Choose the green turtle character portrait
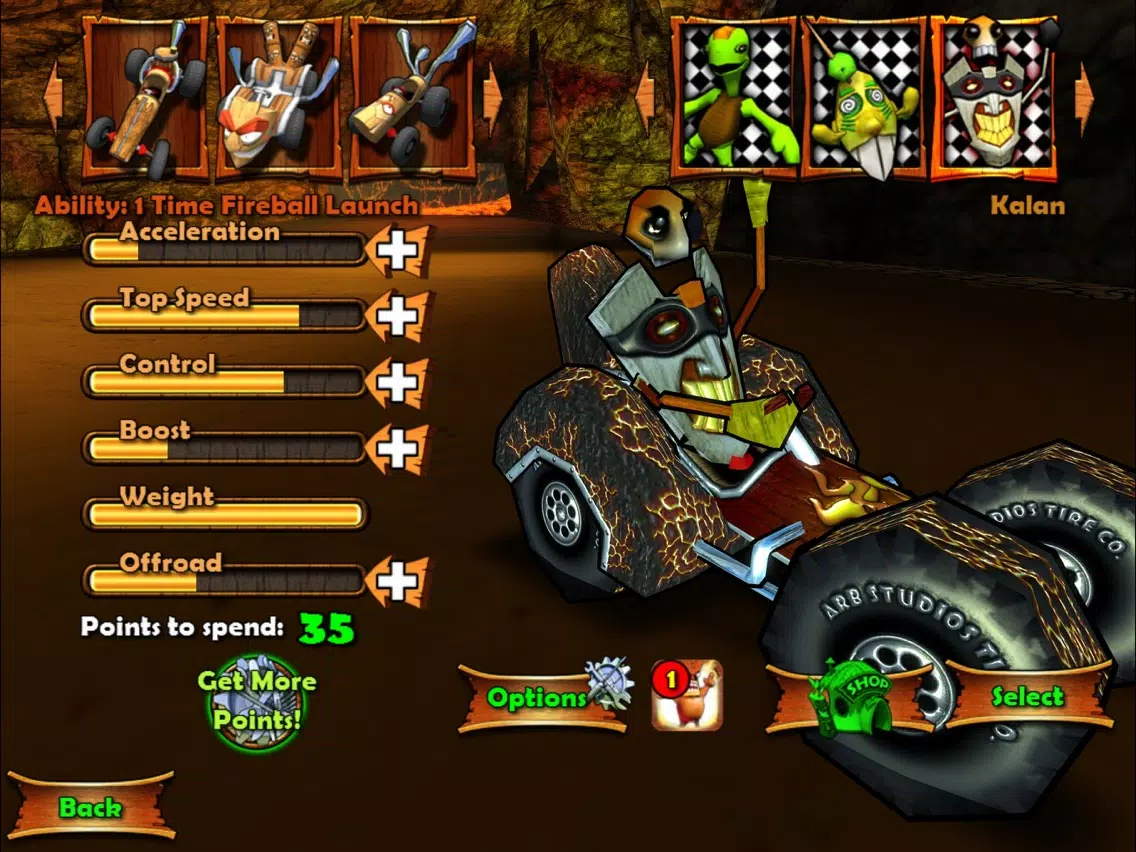Screen dimensions: 1136x852 735,97
